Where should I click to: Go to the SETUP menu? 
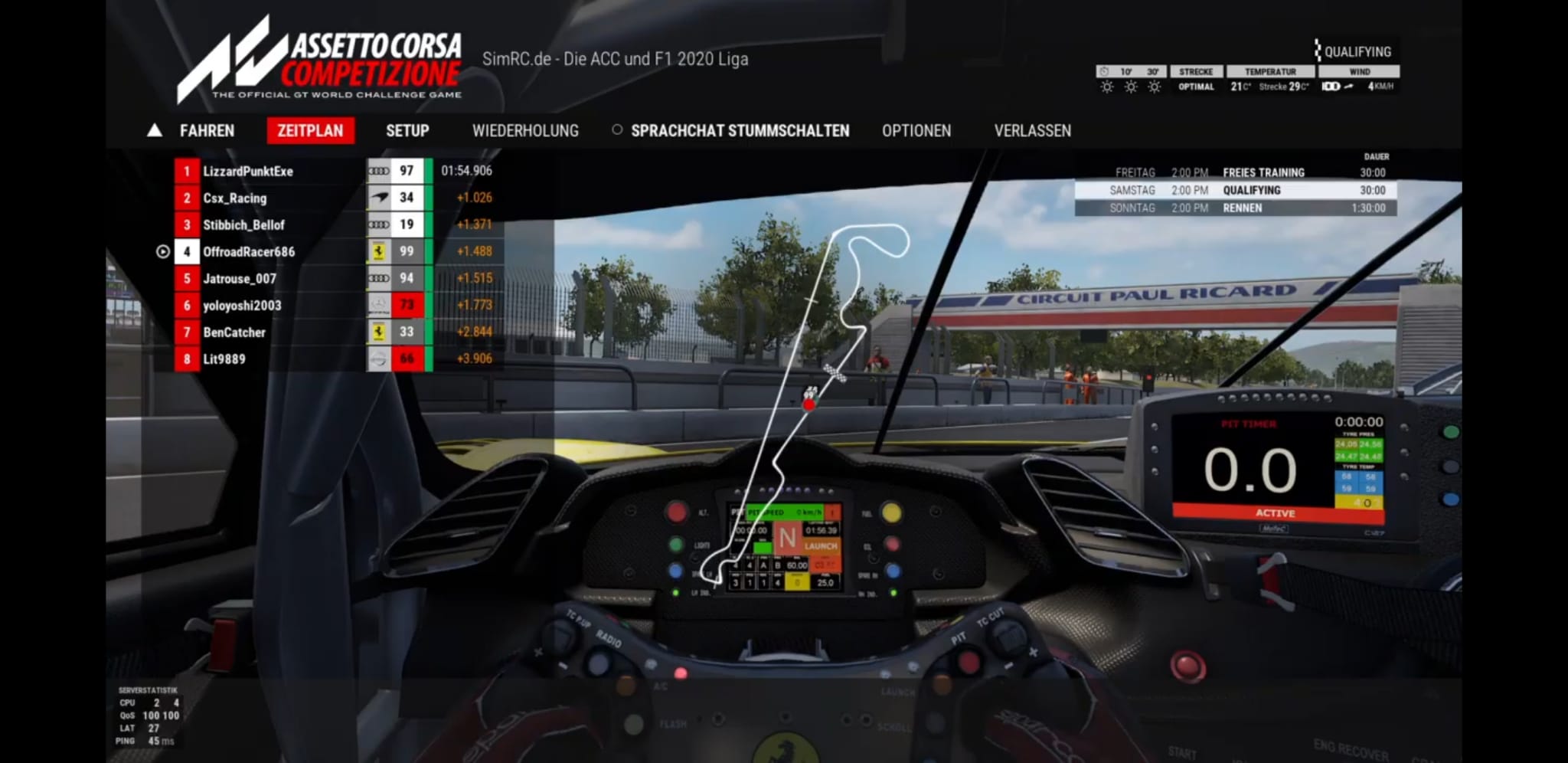[x=407, y=131]
